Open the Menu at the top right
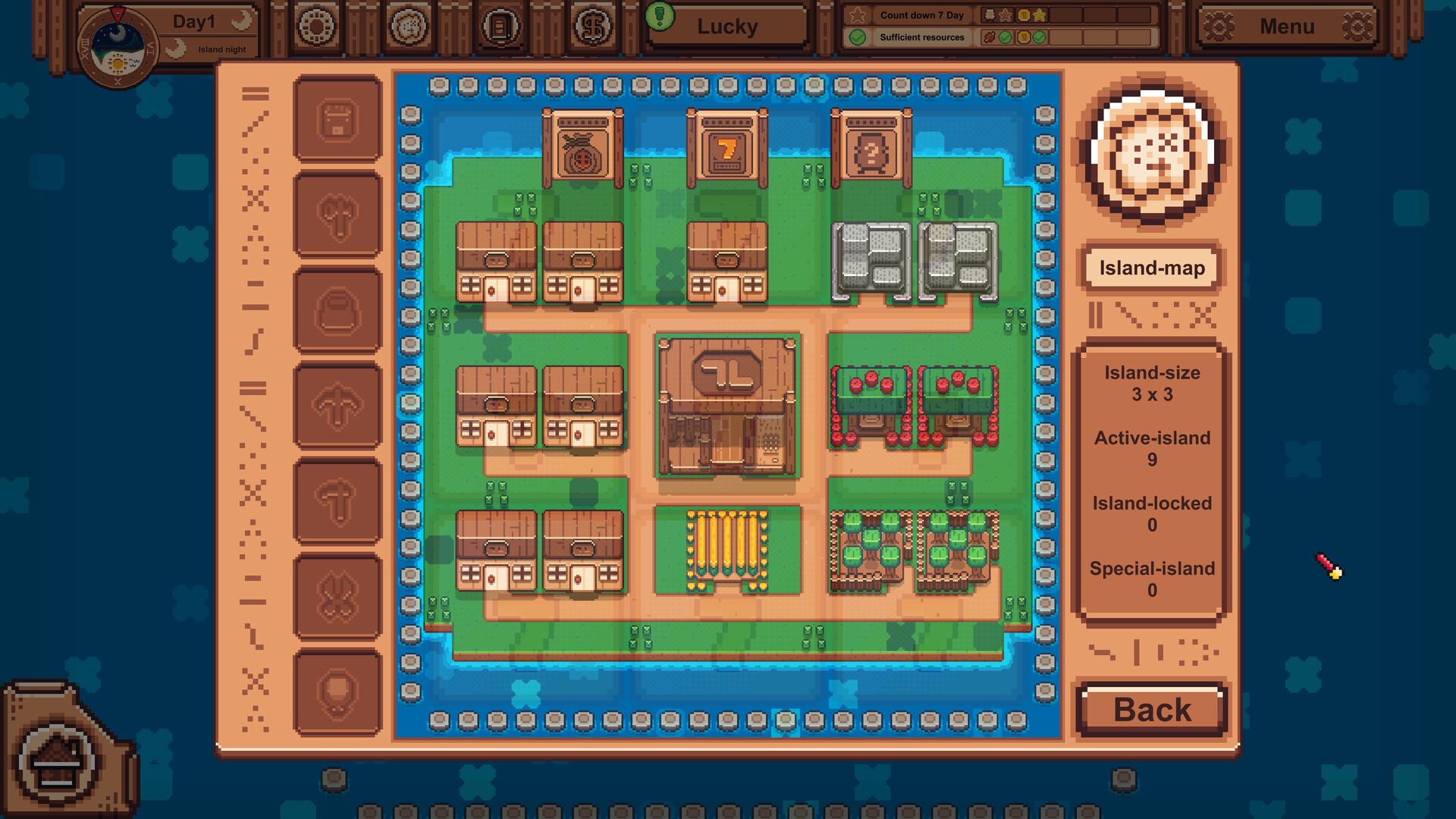This screenshot has width=1456, height=819. coord(1287,25)
